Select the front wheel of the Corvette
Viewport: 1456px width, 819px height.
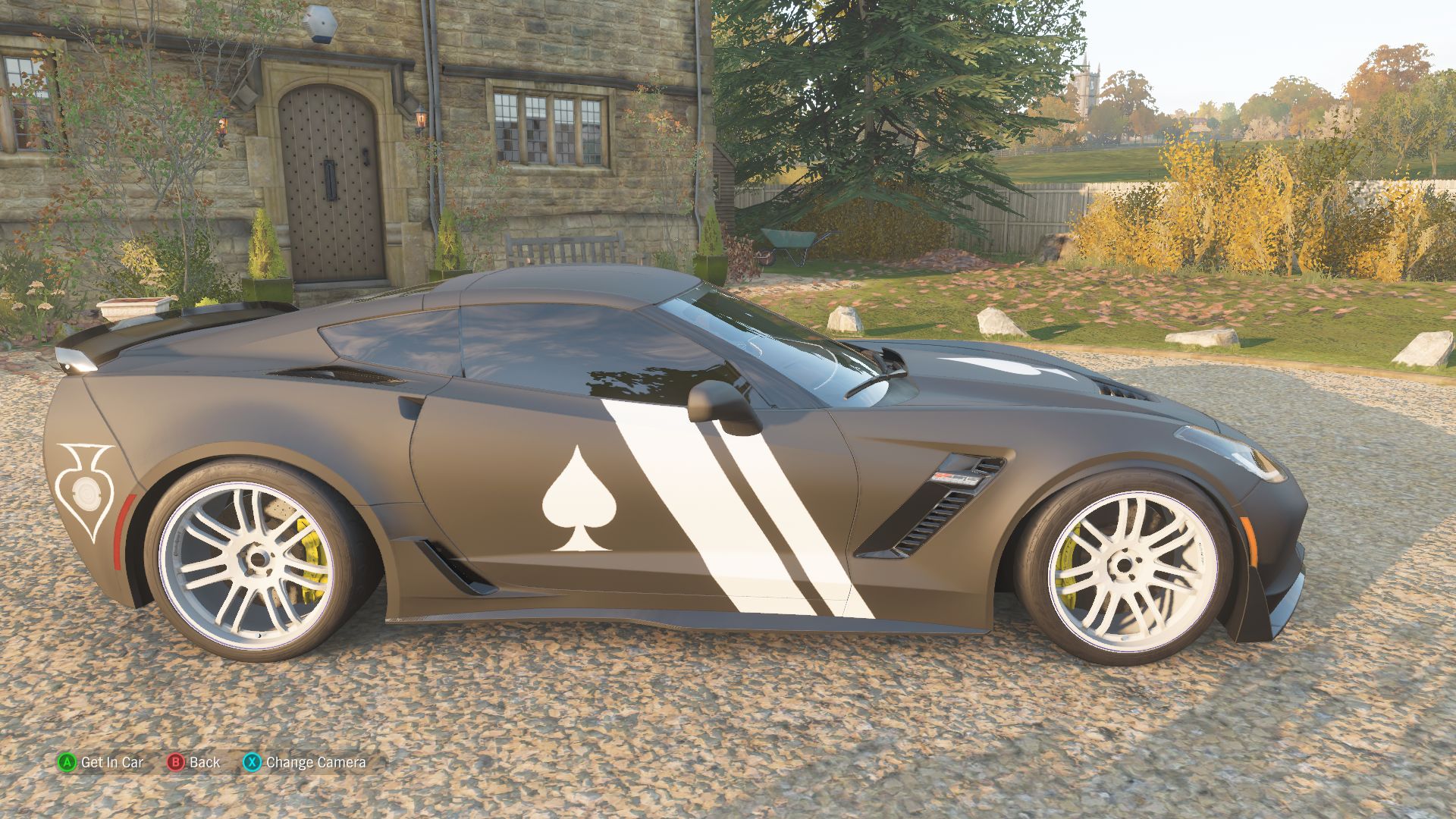click(1122, 569)
